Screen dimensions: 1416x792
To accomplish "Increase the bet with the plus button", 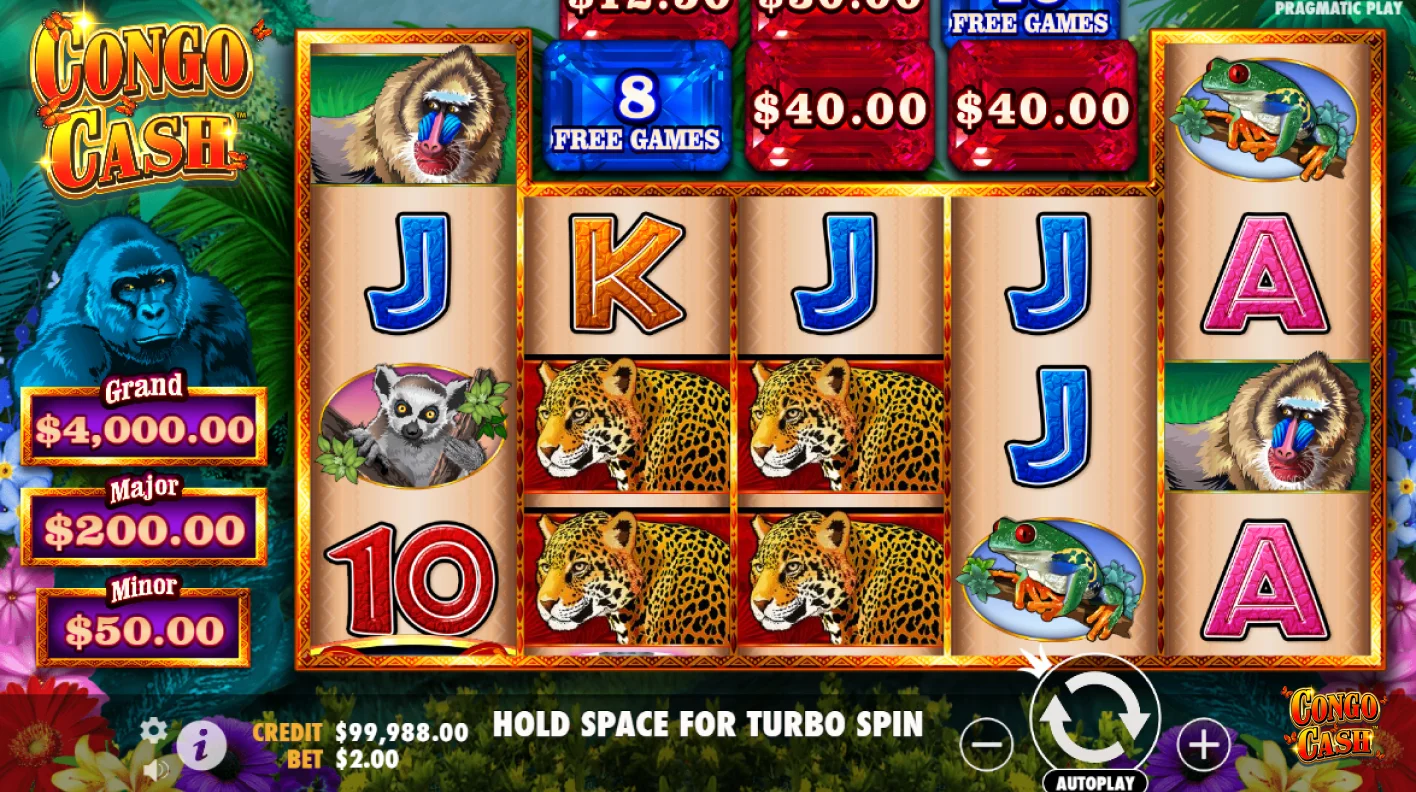I will 1203,742.
